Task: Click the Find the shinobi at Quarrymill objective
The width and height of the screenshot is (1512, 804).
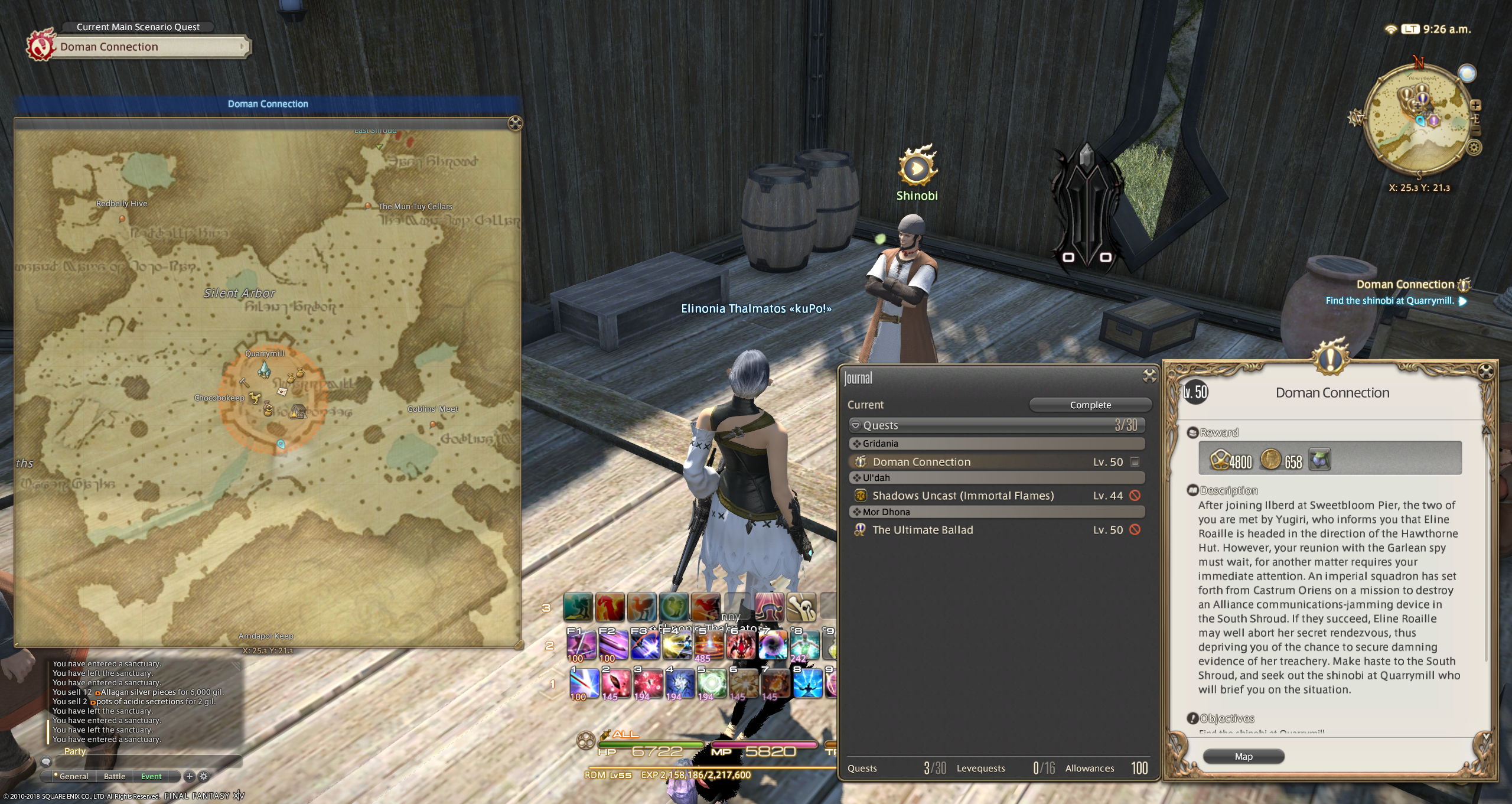Action: pyautogui.click(x=1389, y=301)
